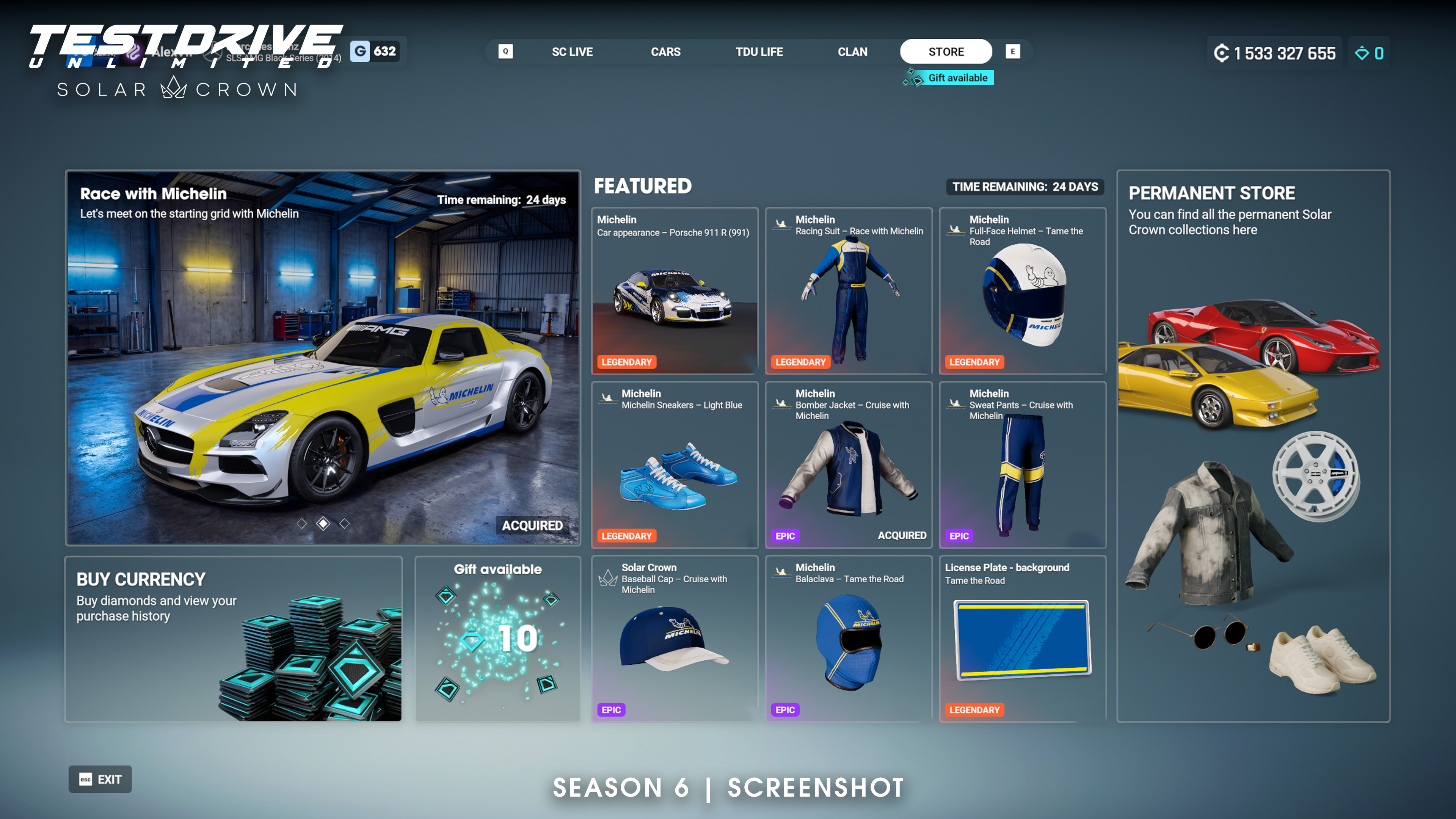
Task: Switch to the SC LIVE tab
Action: point(572,52)
